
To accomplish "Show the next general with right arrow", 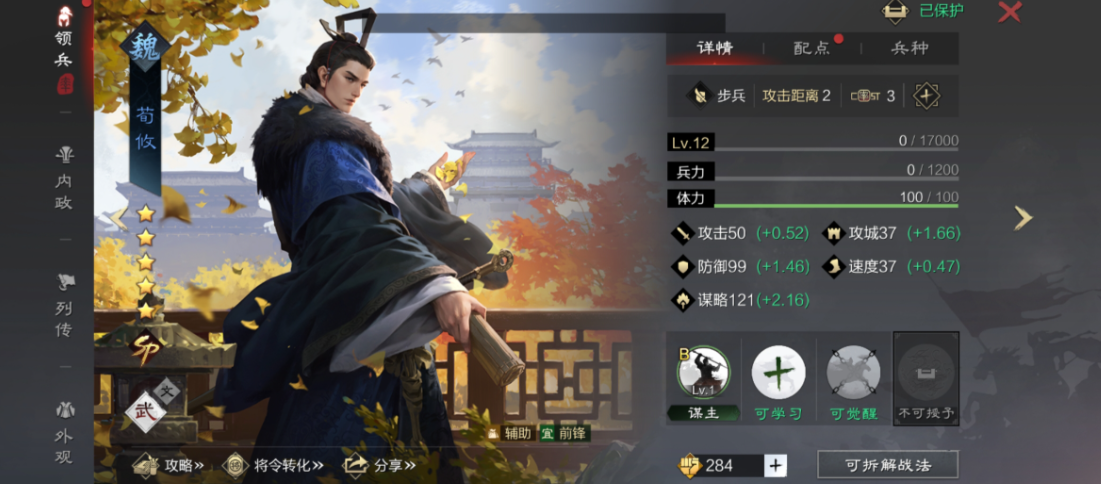I will (1023, 218).
